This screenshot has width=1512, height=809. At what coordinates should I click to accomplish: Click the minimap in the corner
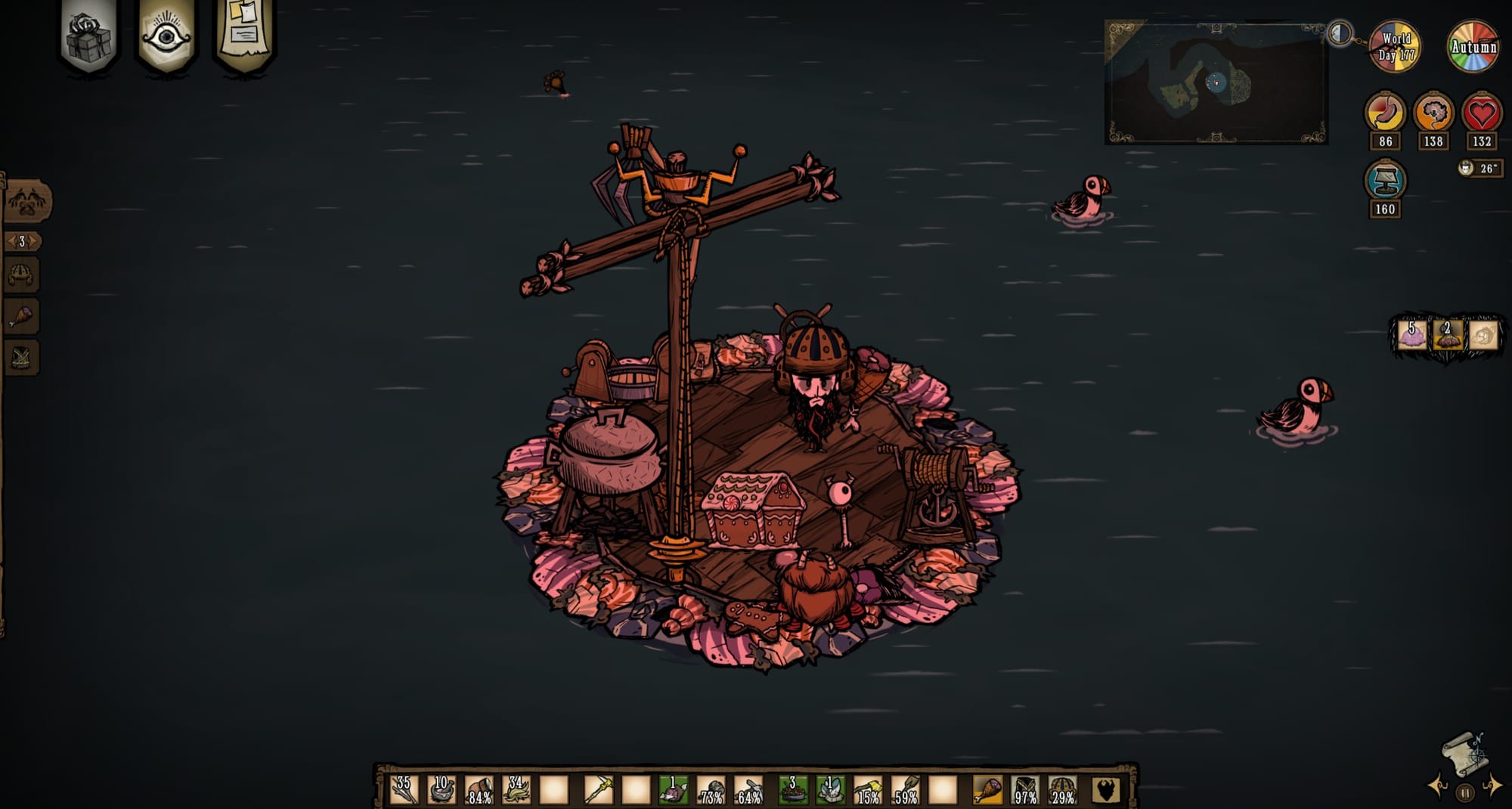(x=1216, y=82)
